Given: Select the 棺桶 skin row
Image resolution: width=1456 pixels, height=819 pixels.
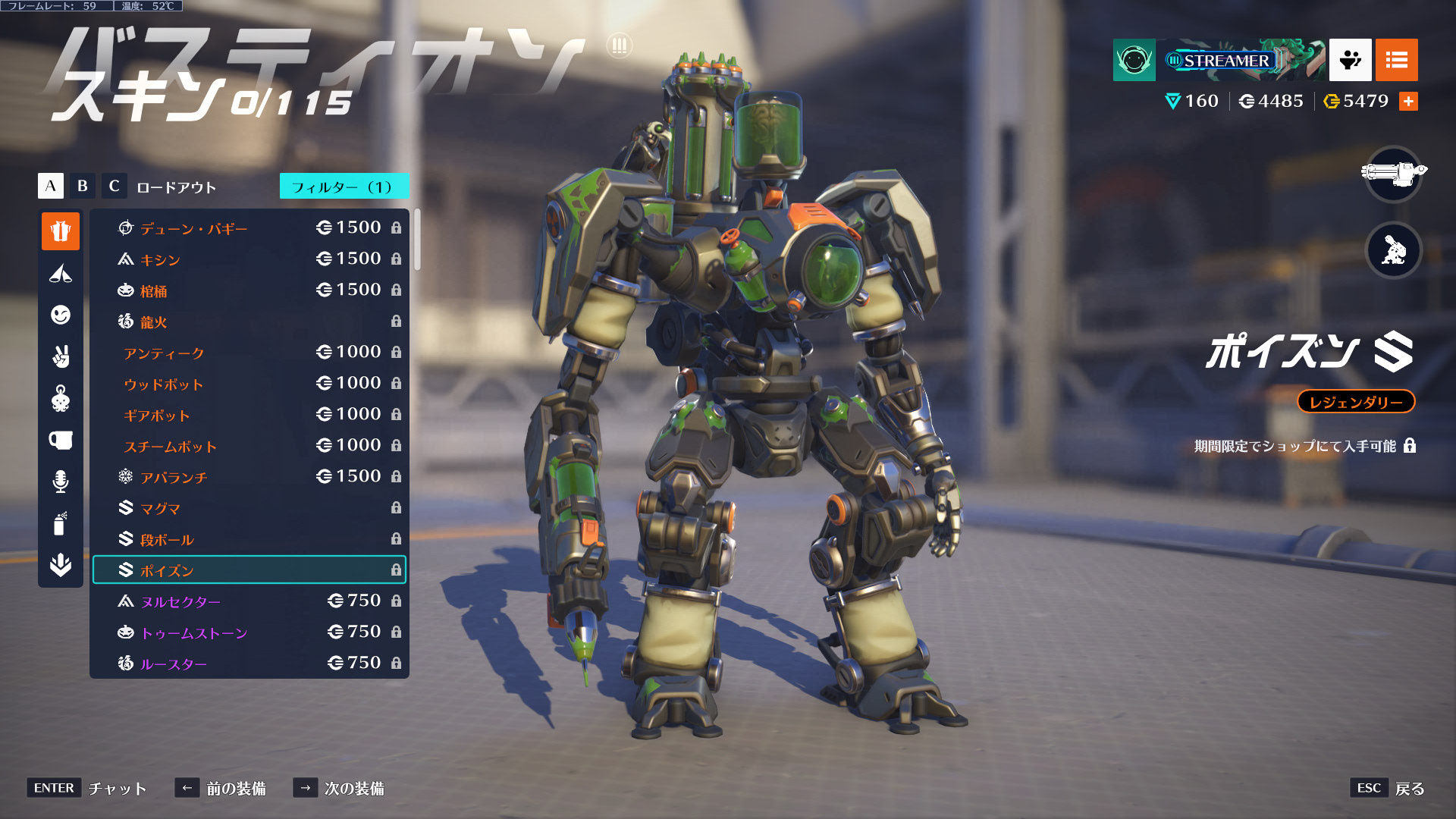Looking at the screenshot, I should [249, 290].
